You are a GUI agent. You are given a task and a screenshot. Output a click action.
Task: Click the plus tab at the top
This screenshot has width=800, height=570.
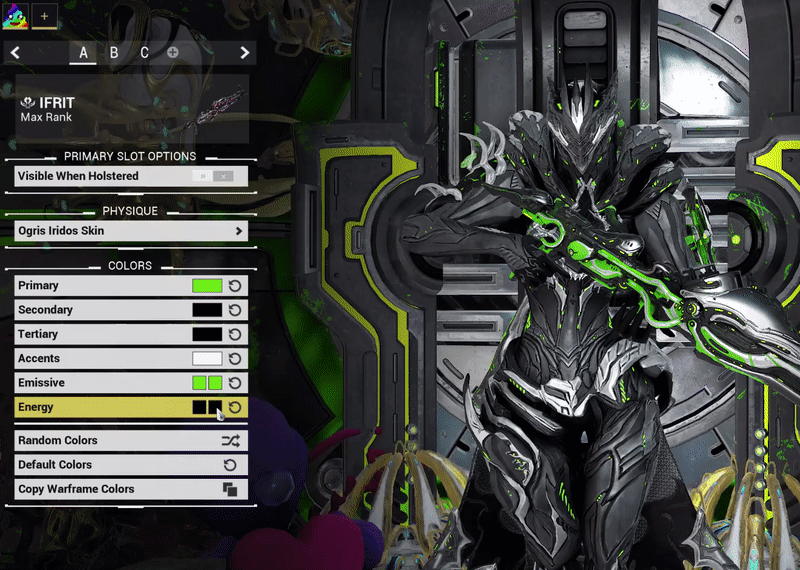(44, 15)
